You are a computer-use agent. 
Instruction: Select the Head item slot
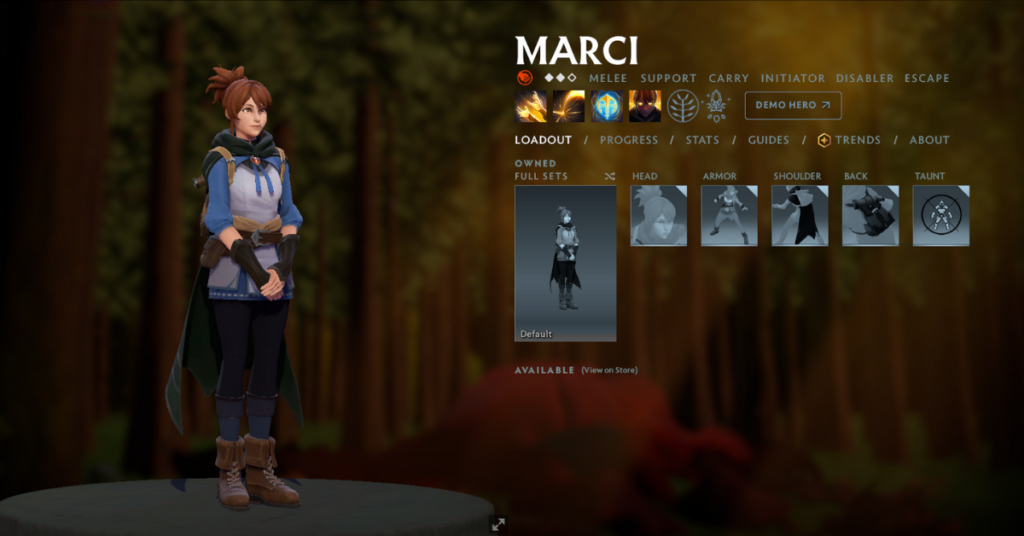coord(659,215)
